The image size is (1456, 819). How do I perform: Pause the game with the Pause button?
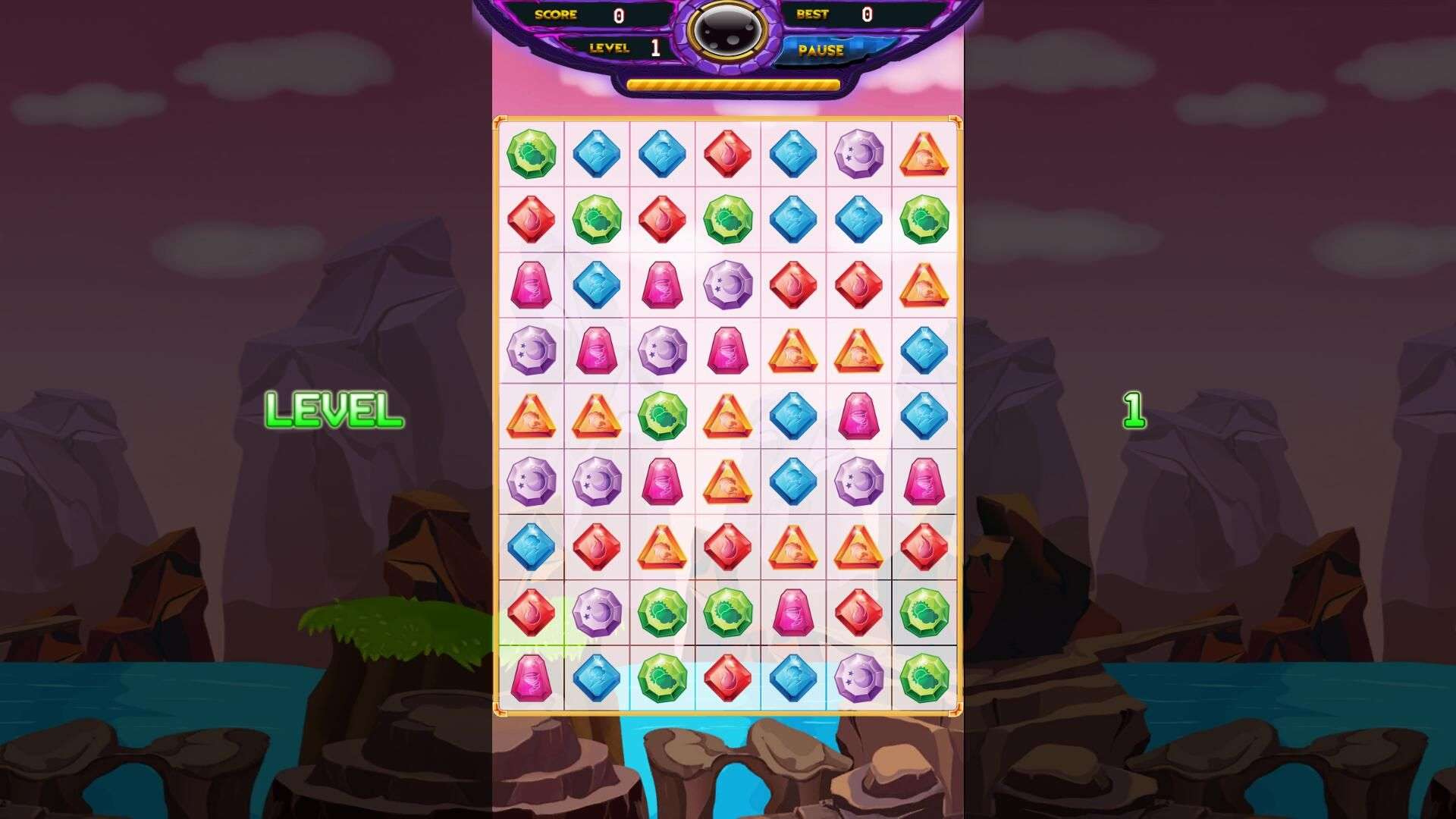click(821, 50)
